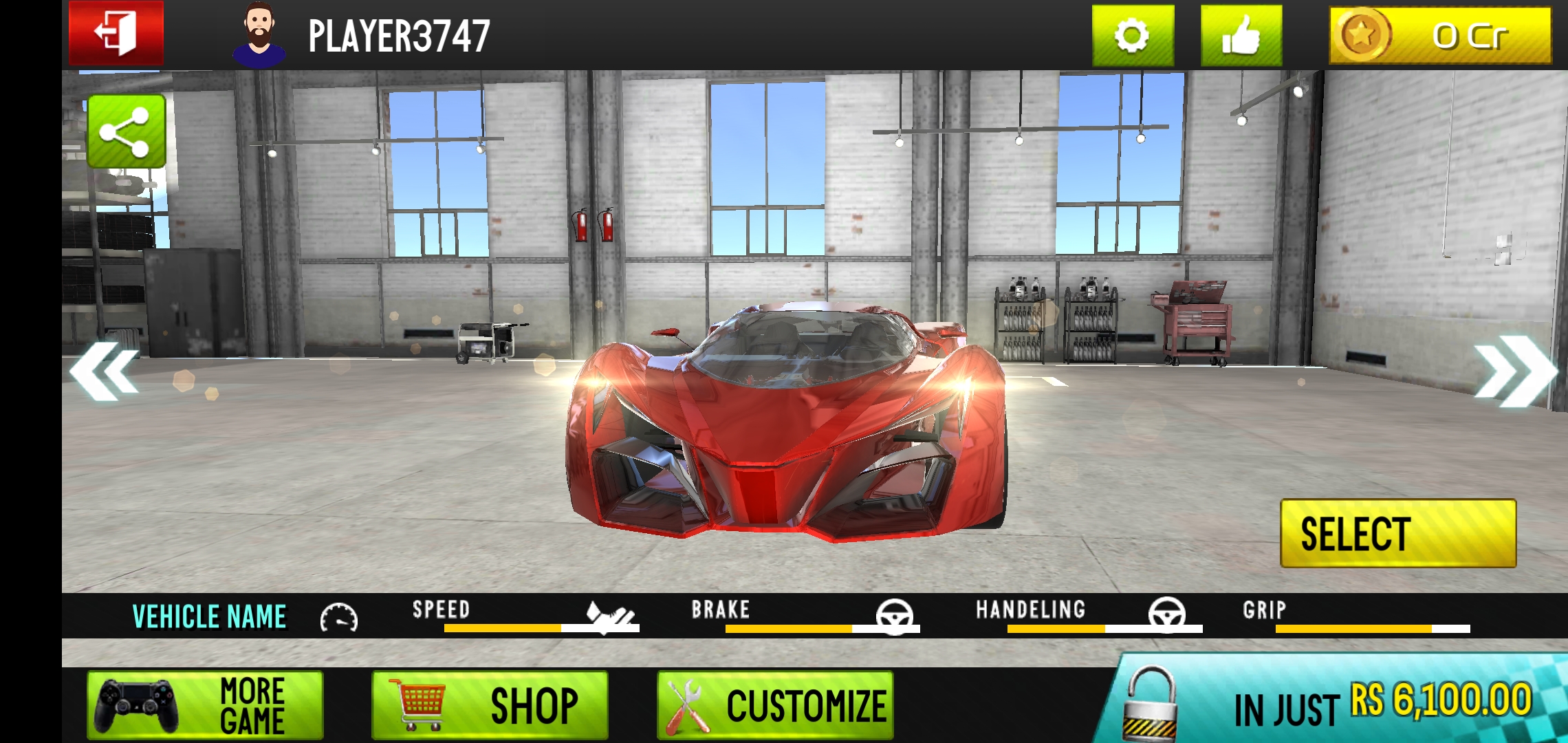Image resolution: width=1568 pixels, height=743 pixels.
Task: Show the next car with right arrows
Action: [1514, 371]
